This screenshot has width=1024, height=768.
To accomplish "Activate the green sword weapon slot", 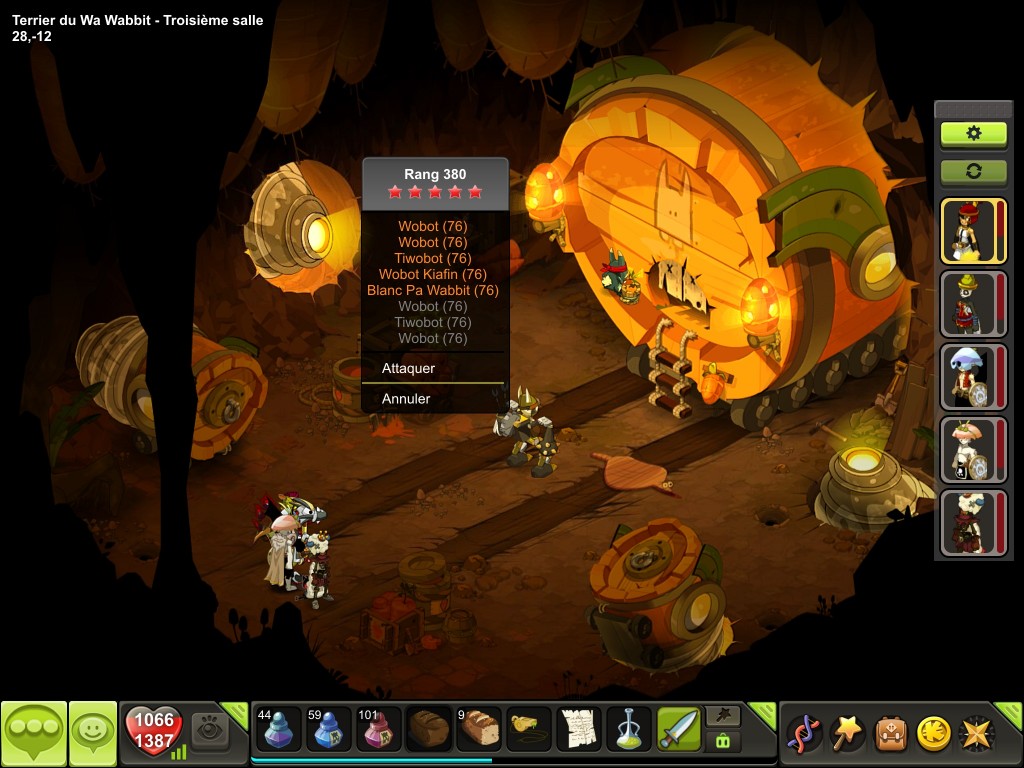I will 679,730.
